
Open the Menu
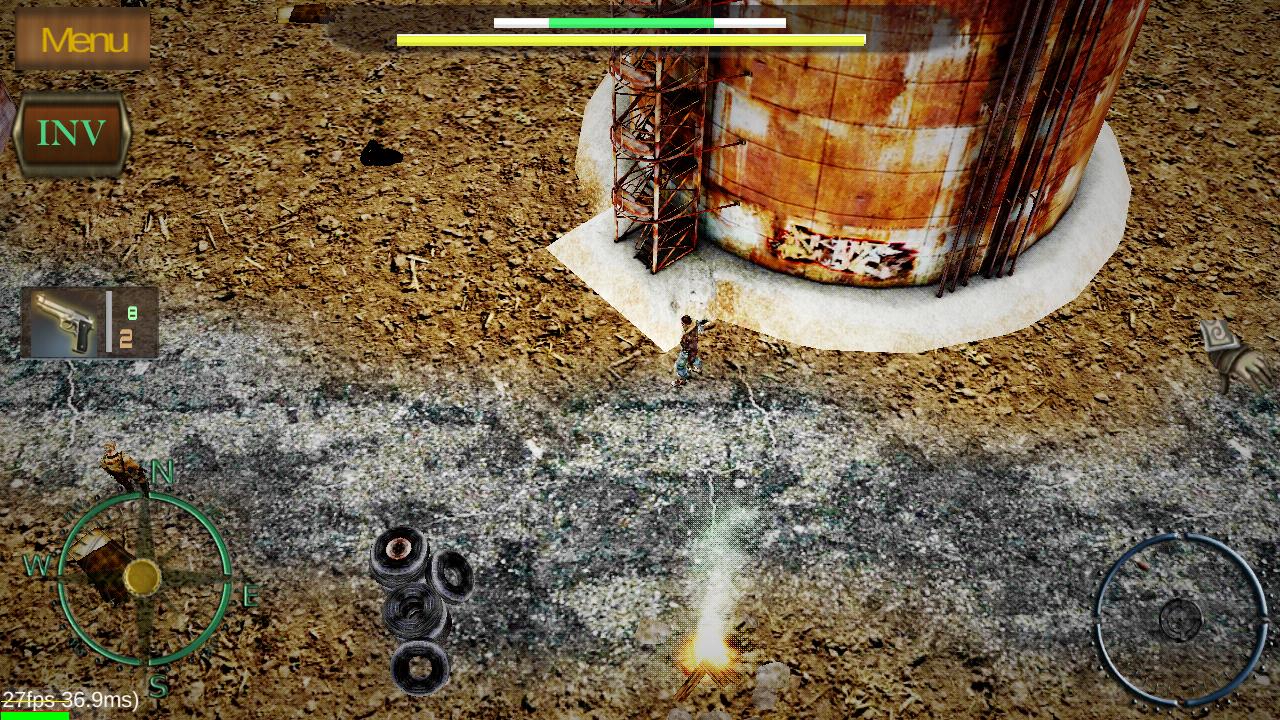point(82,38)
